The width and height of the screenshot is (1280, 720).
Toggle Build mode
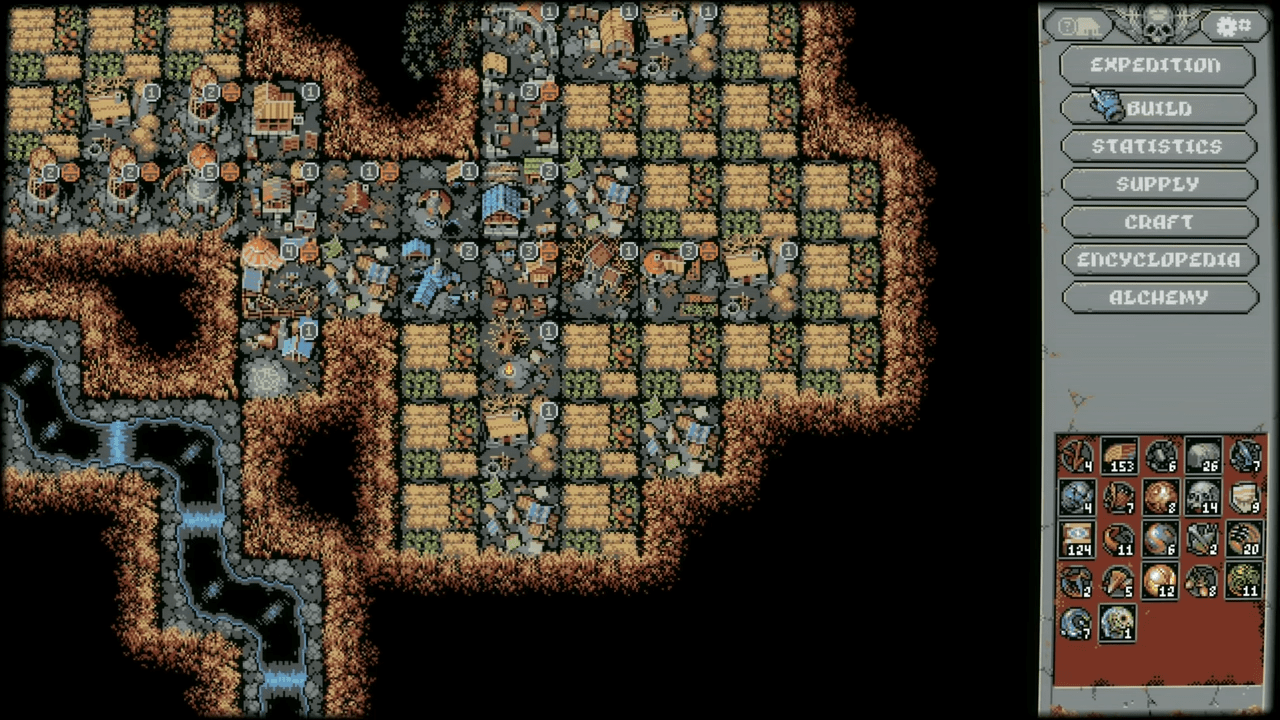[1157, 108]
